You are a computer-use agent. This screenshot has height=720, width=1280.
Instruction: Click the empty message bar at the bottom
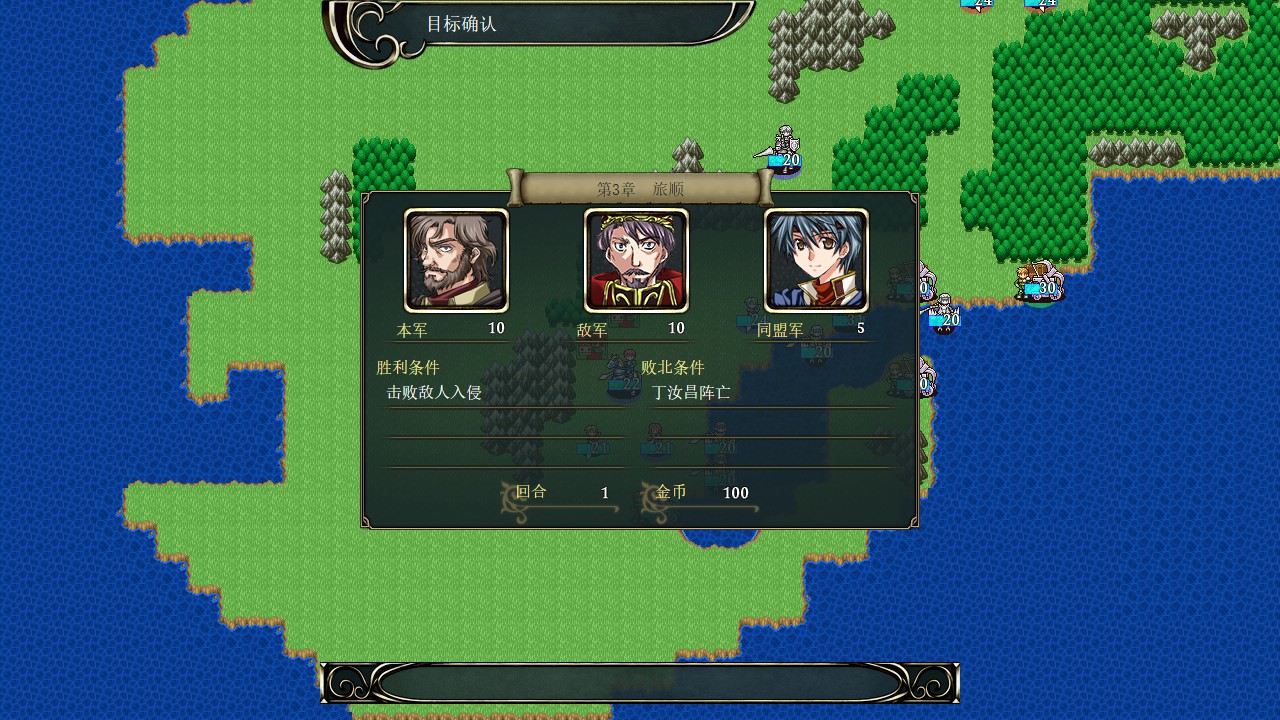click(x=640, y=683)
